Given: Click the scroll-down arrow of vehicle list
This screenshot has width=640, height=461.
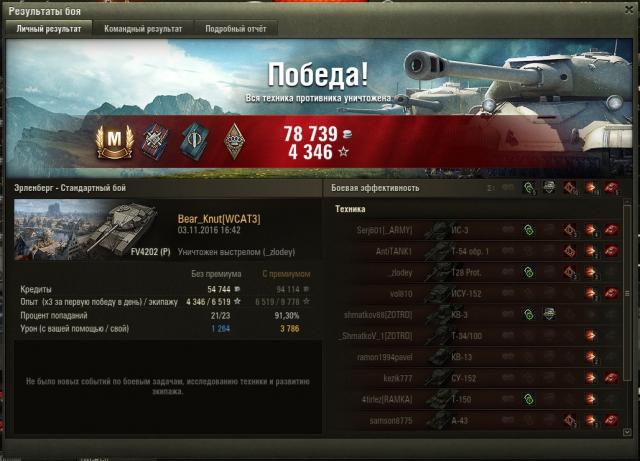Looking at the screenshot, I should pyautogui.click(x=627, y=431).
